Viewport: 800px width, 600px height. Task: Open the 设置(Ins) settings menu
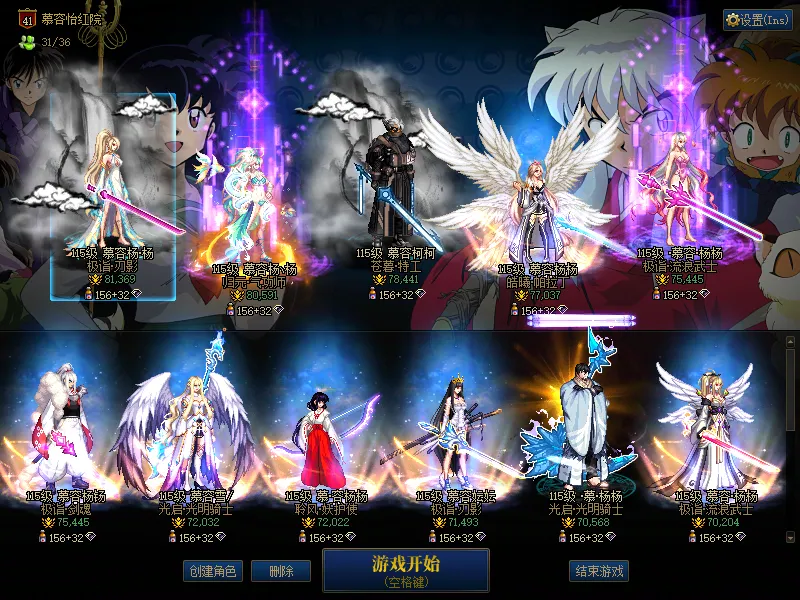757,20
